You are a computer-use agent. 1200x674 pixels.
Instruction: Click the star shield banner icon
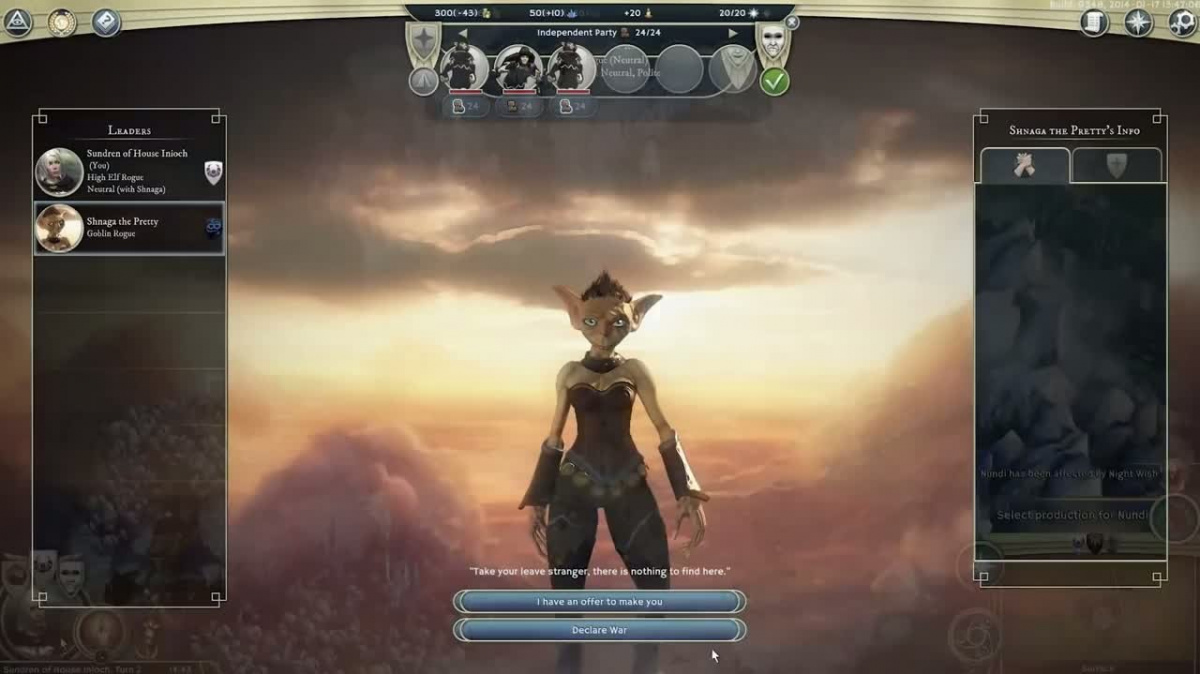tap(422, 42)
